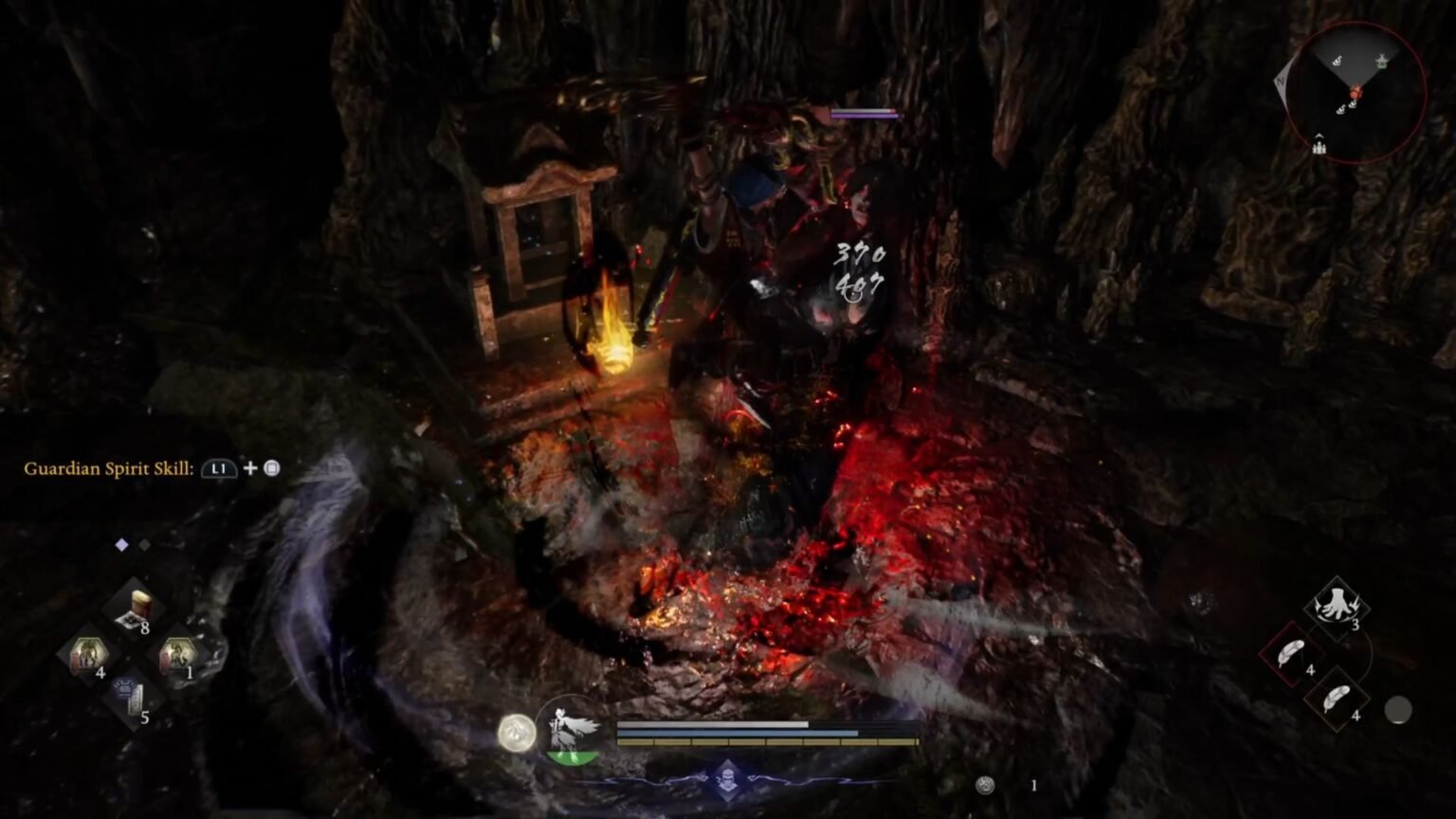Click the filled Anima diamond indicator
1456x819 pixels.
pos(120,545)
